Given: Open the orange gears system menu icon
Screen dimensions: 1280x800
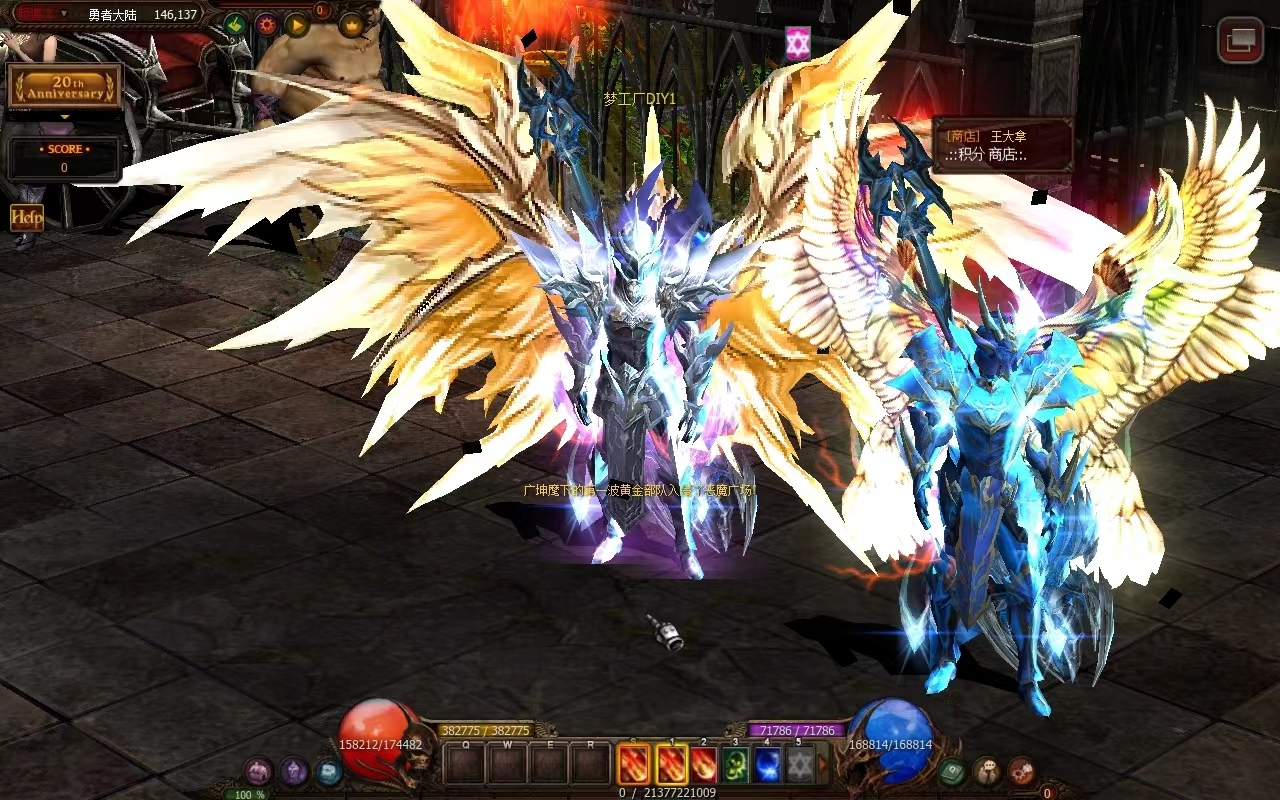Looking at the screenshot, I should pyautogui.click(x=1021, y=771).
